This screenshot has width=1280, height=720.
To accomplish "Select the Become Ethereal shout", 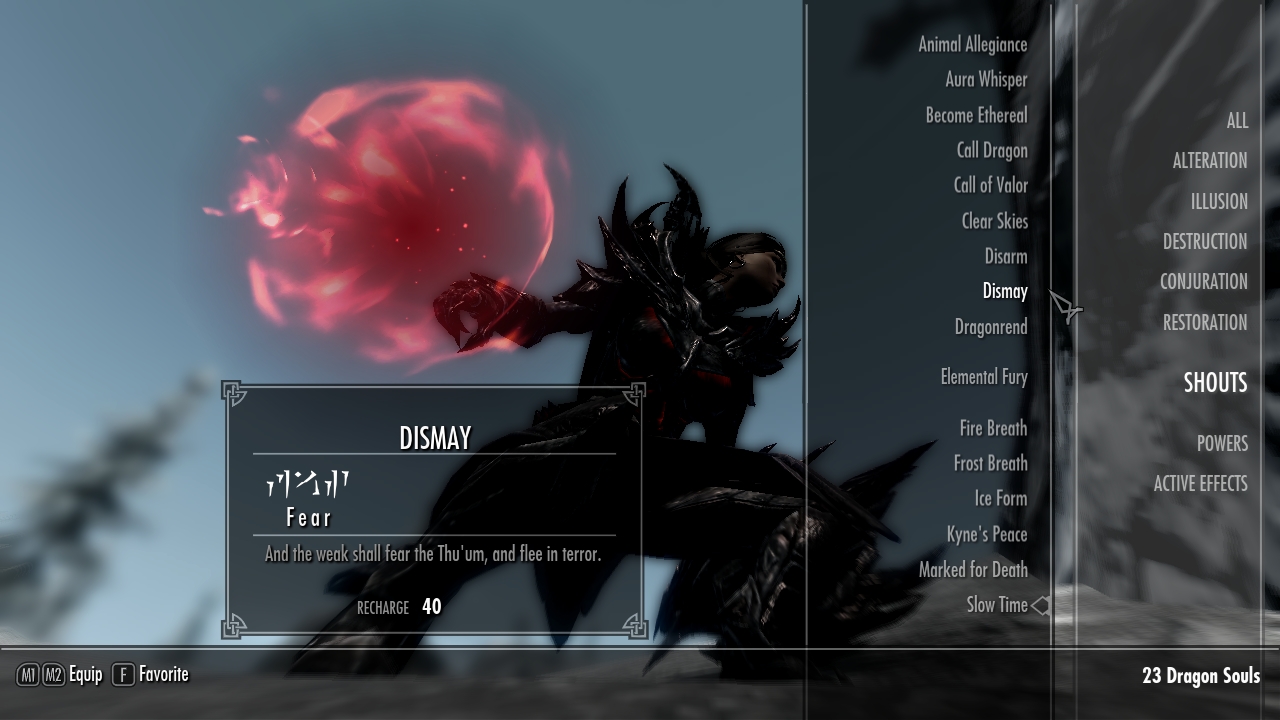I will [x=976, y=116].
